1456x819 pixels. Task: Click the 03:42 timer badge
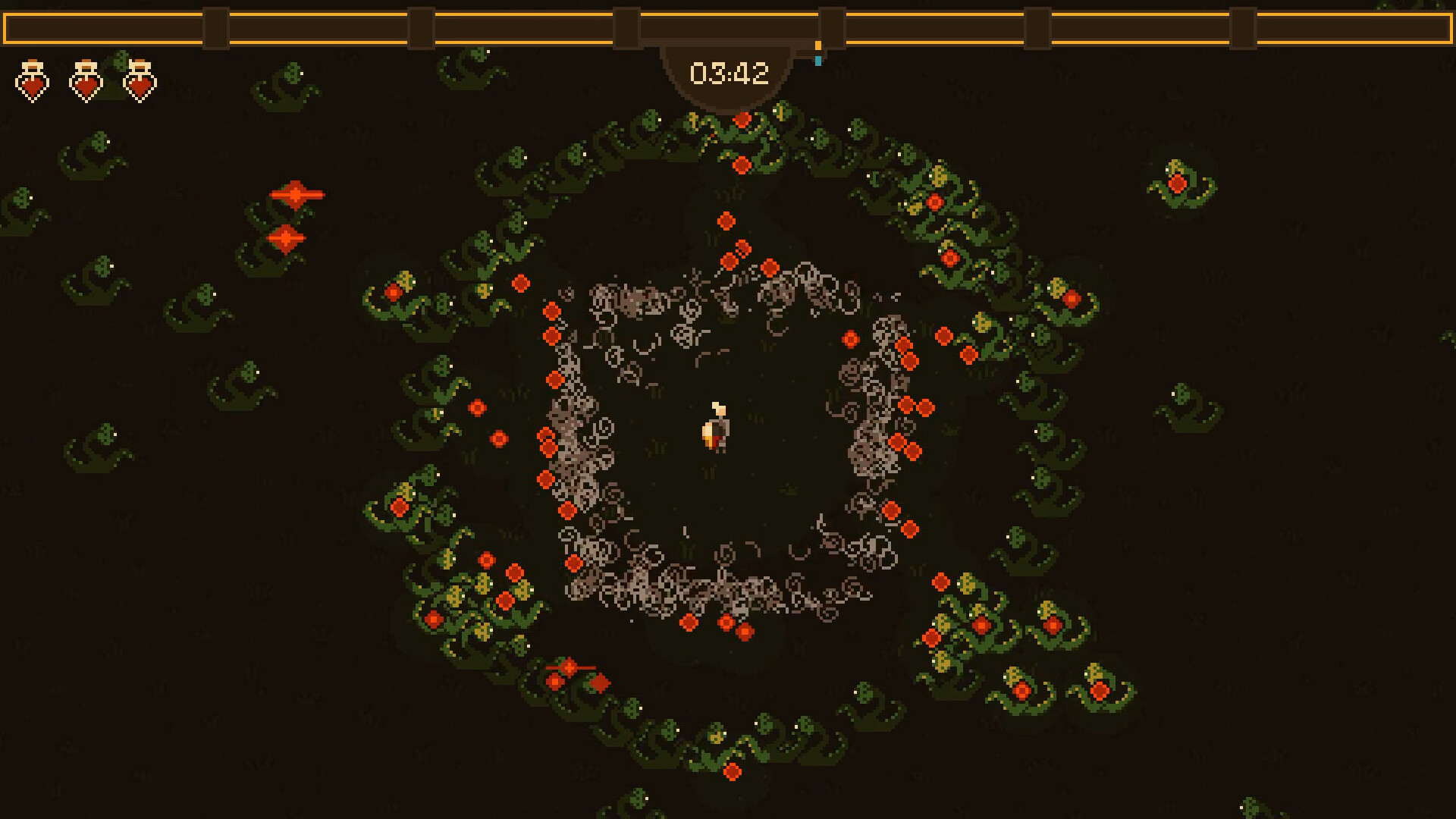pos(730,73)
